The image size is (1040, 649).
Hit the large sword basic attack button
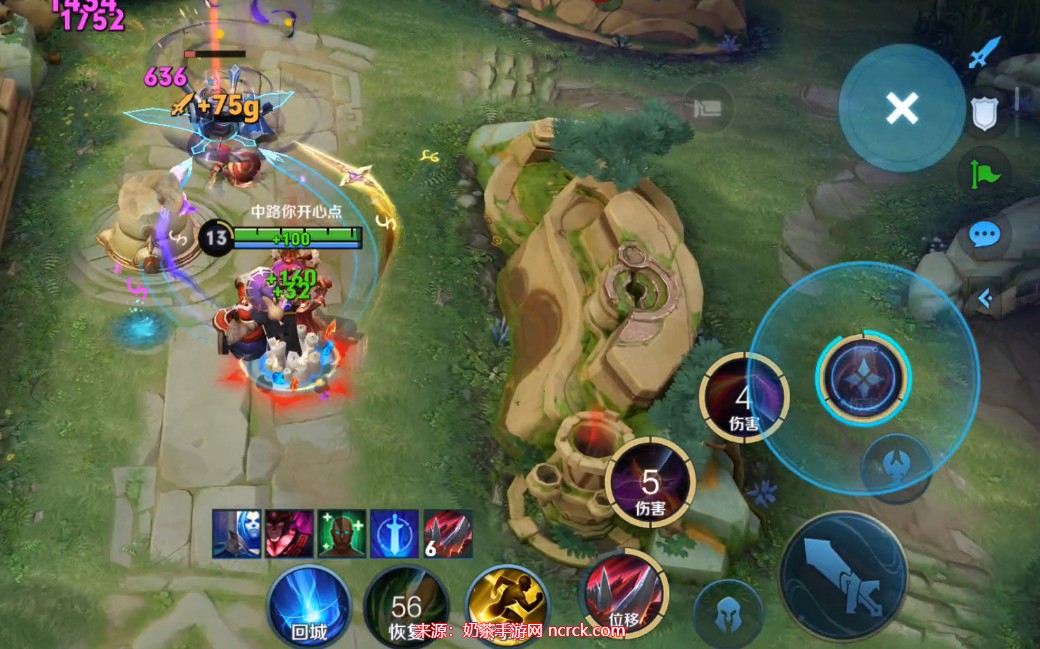(843, 575)
